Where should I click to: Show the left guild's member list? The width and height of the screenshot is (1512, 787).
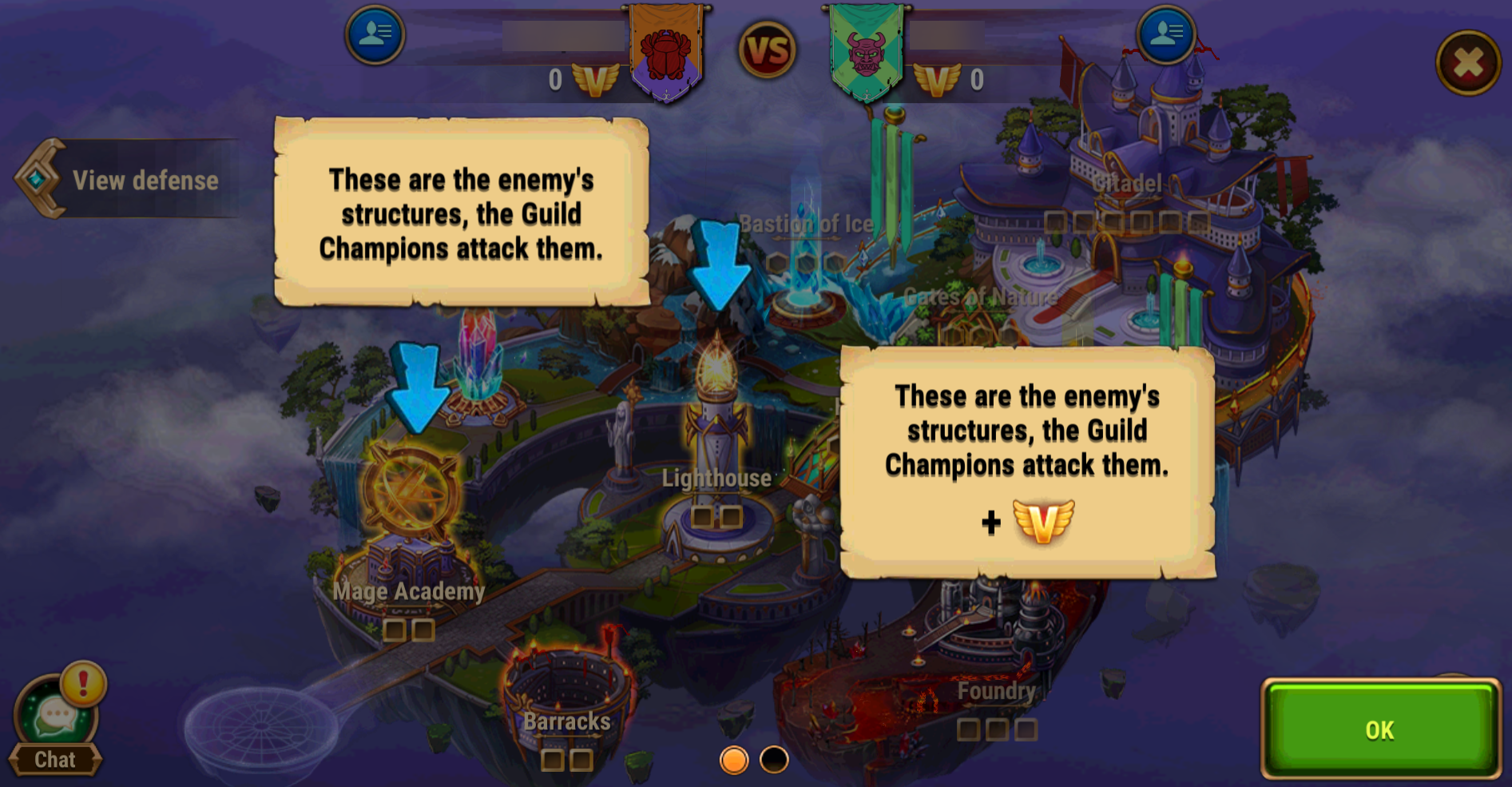375,34
